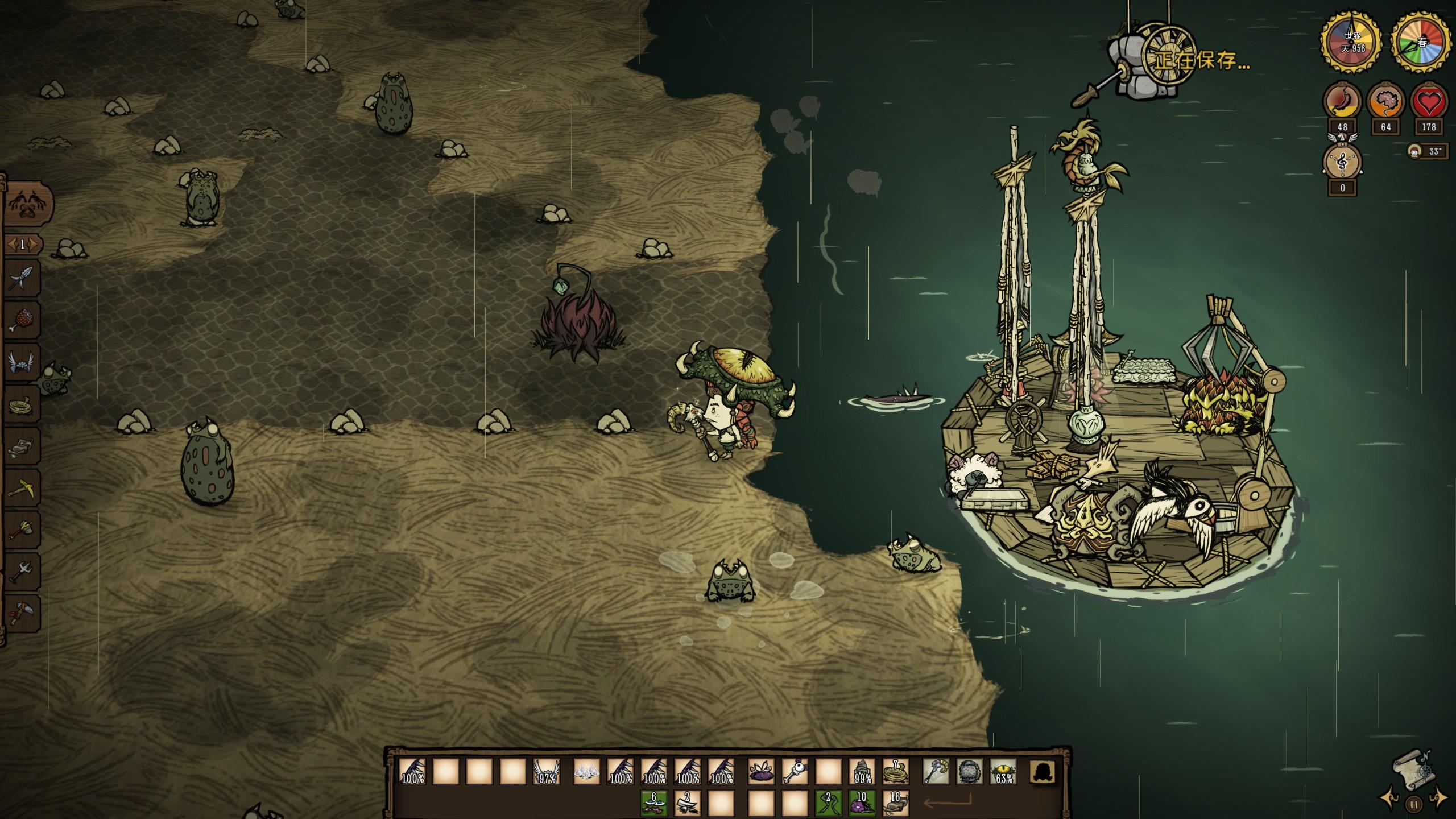This screenshot has width=1456, height=819.
Task: Select the winged helm at 97% durability
Action: pyautogui.click(x=547, y=772)
